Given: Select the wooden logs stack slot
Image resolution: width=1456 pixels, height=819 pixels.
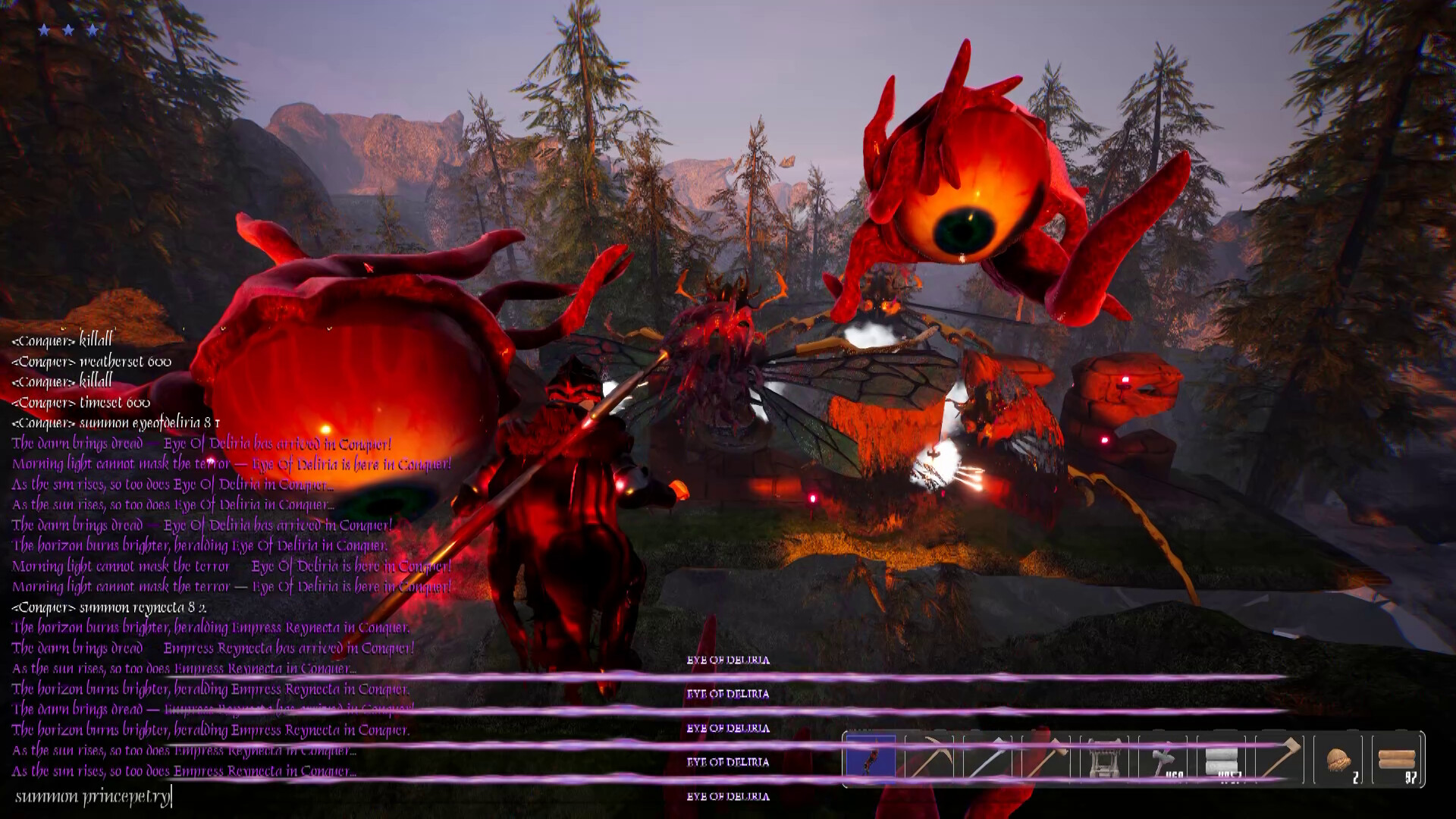Looking at the screenshot, I should click(1397, 758).
